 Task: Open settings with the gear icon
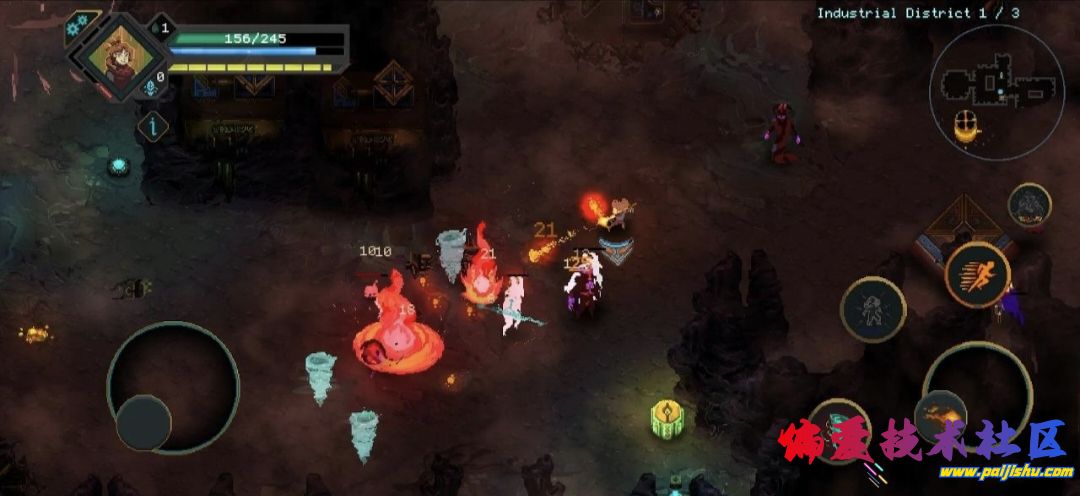(x=76, y=25)
